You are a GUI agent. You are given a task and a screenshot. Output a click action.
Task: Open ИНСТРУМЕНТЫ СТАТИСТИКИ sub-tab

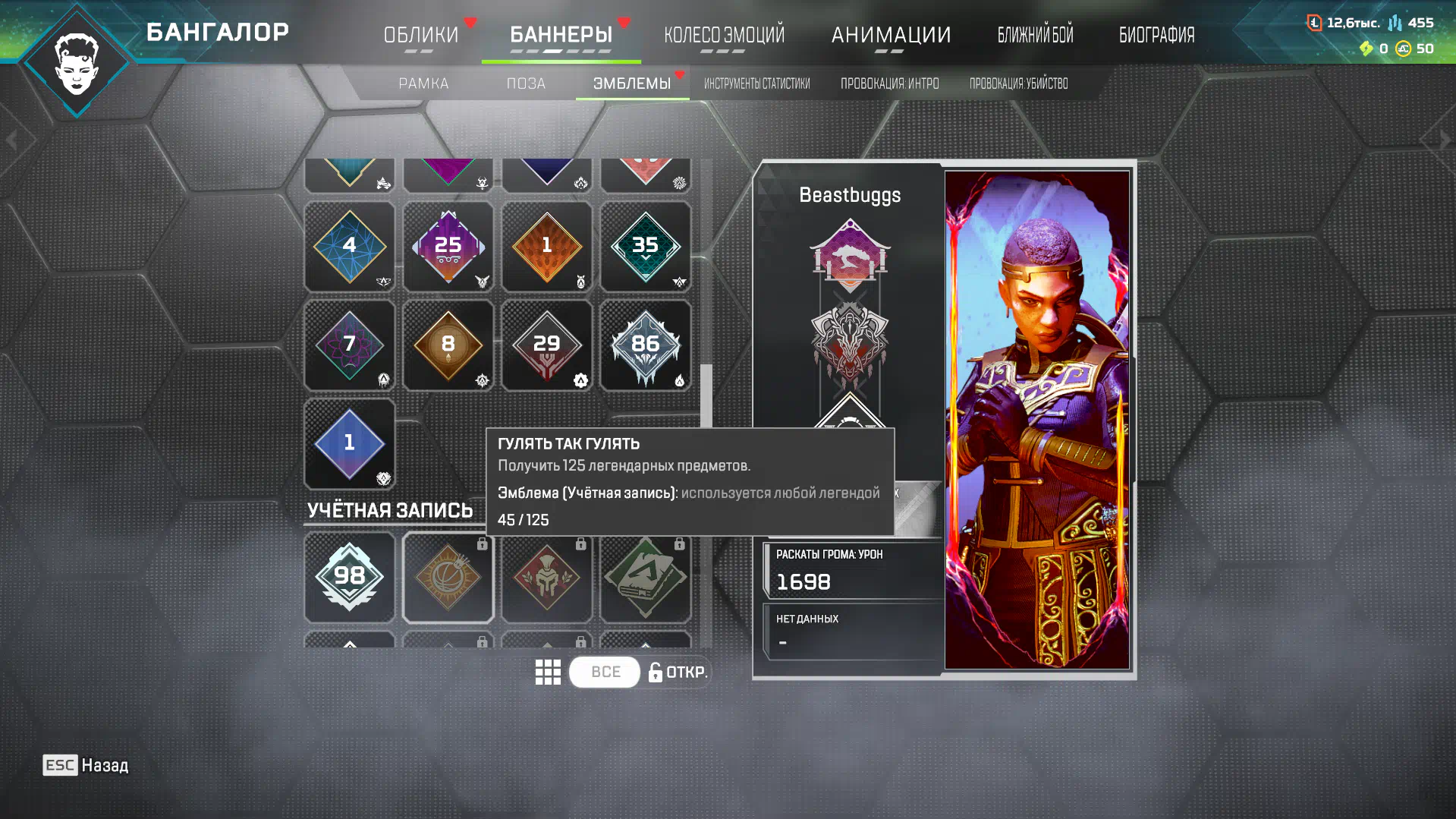pos(756,83)
